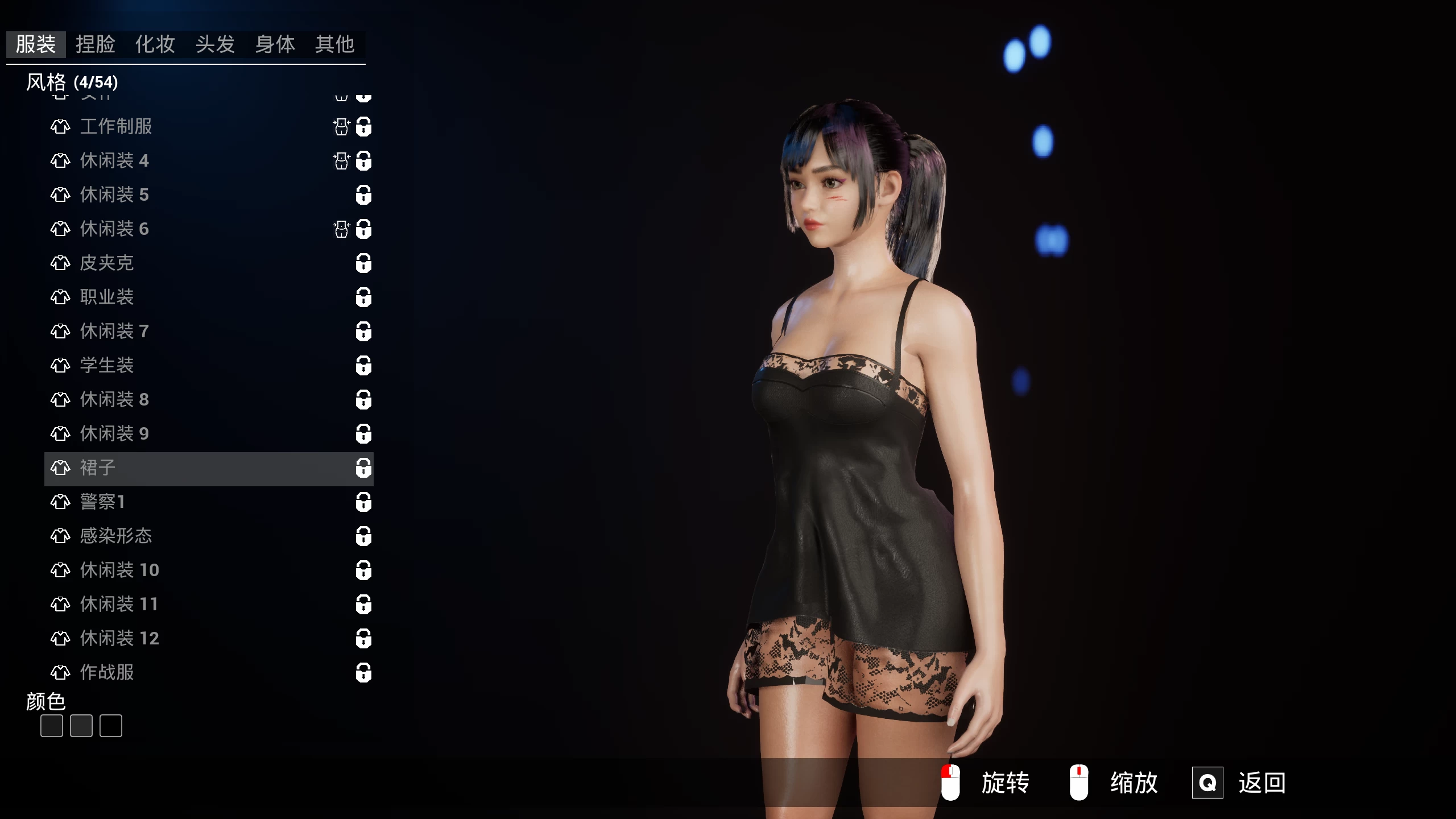Go to the 身体 body tab

[x=275, y=44]
